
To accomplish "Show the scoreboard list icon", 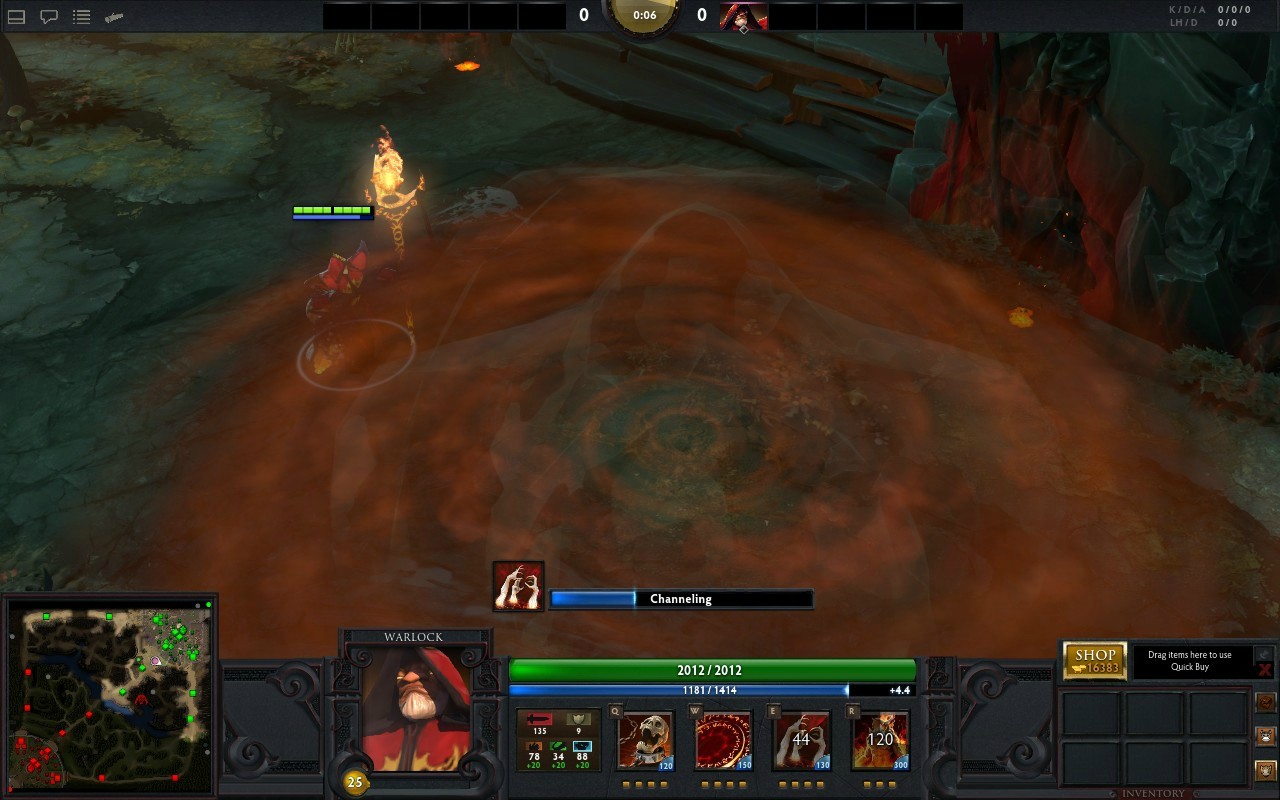I will 82,17.
